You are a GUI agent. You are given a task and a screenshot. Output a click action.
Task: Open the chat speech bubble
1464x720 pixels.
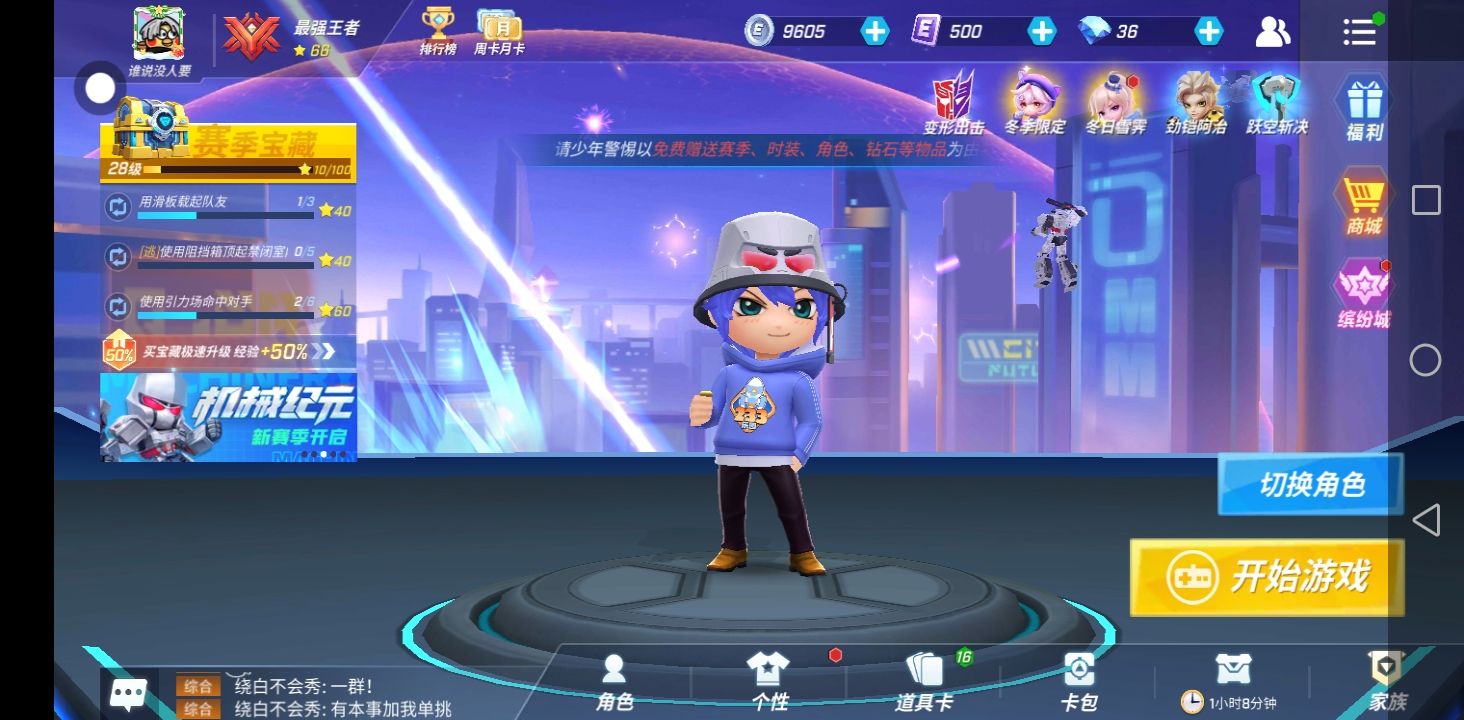point(129,694)
